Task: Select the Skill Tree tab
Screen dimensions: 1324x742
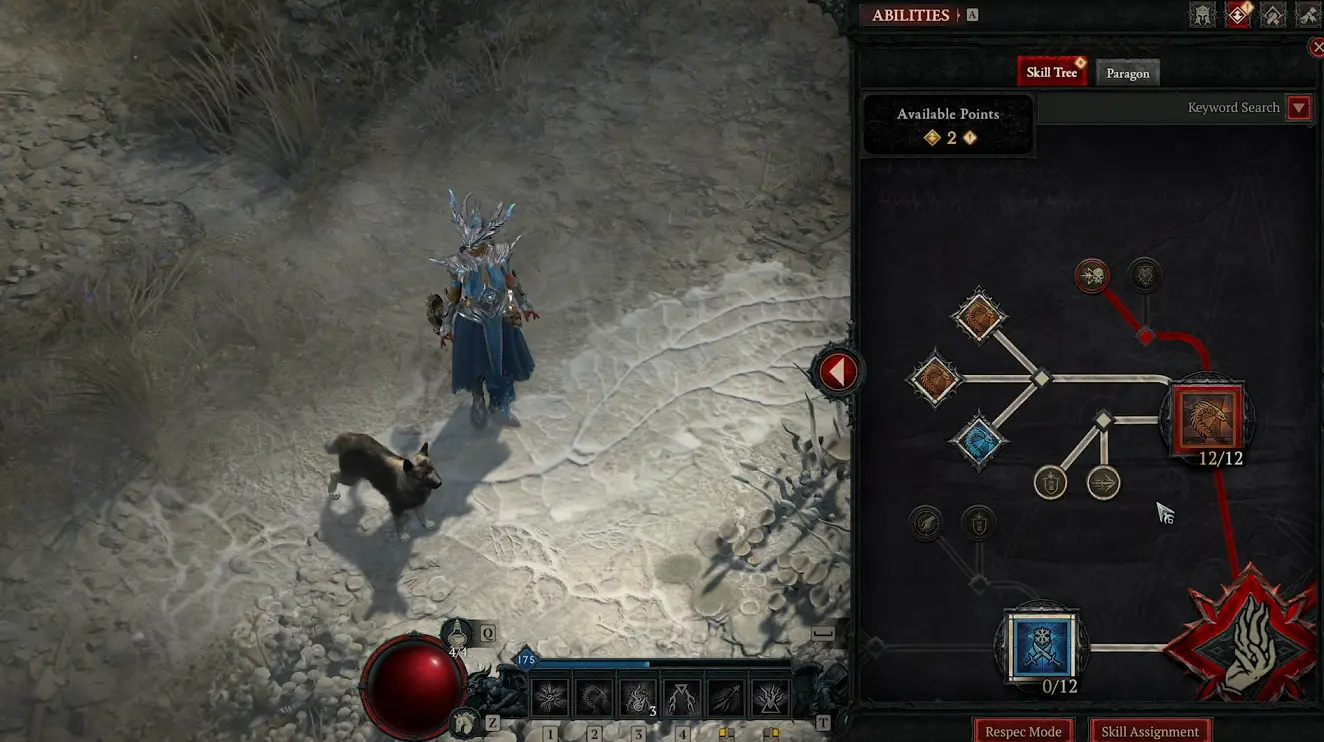Action: coord(1051,71)
